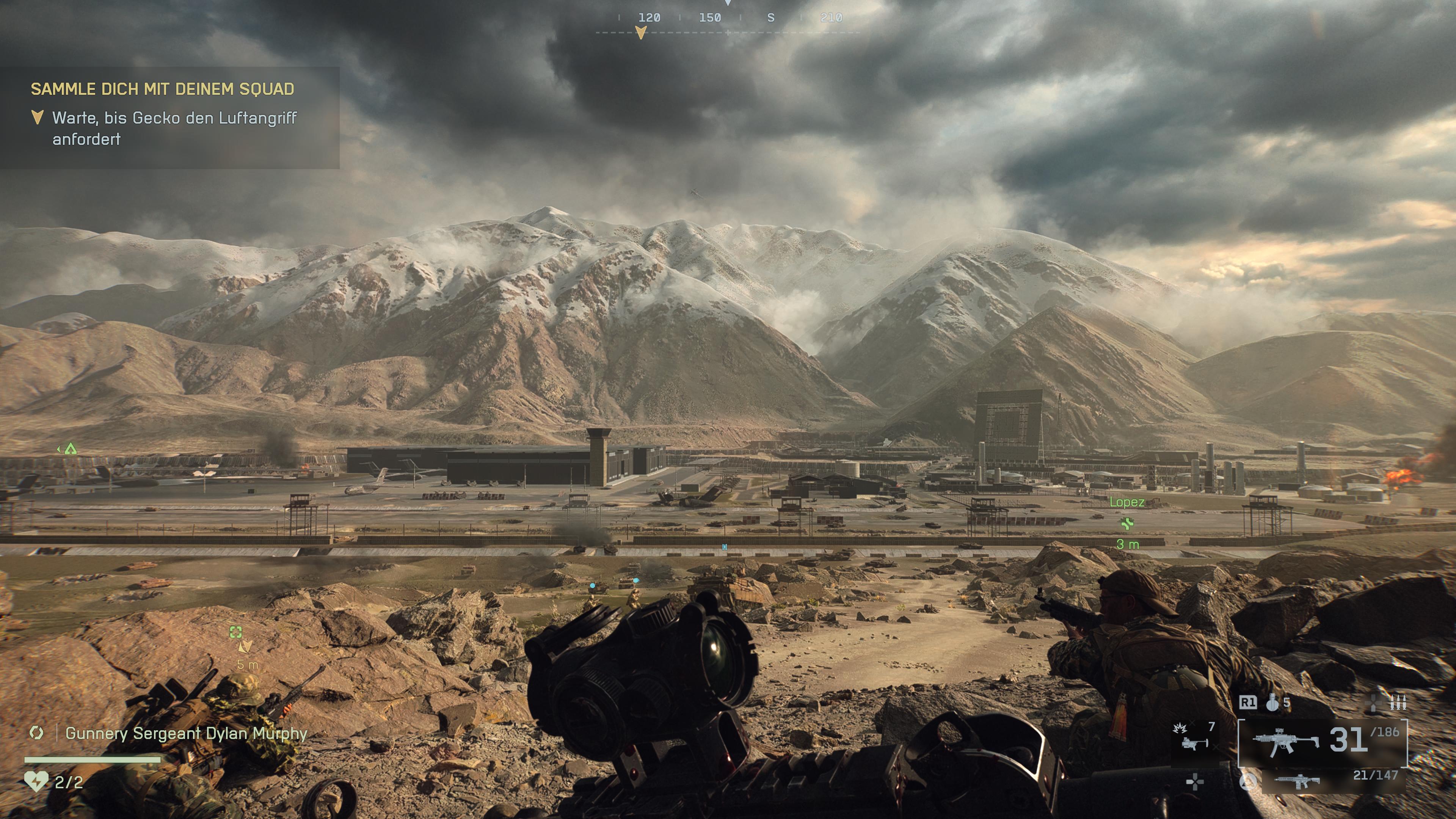Click the compass heading strip
The height and width of the screenshot is (819, 1456).
[x=728, y=23]
